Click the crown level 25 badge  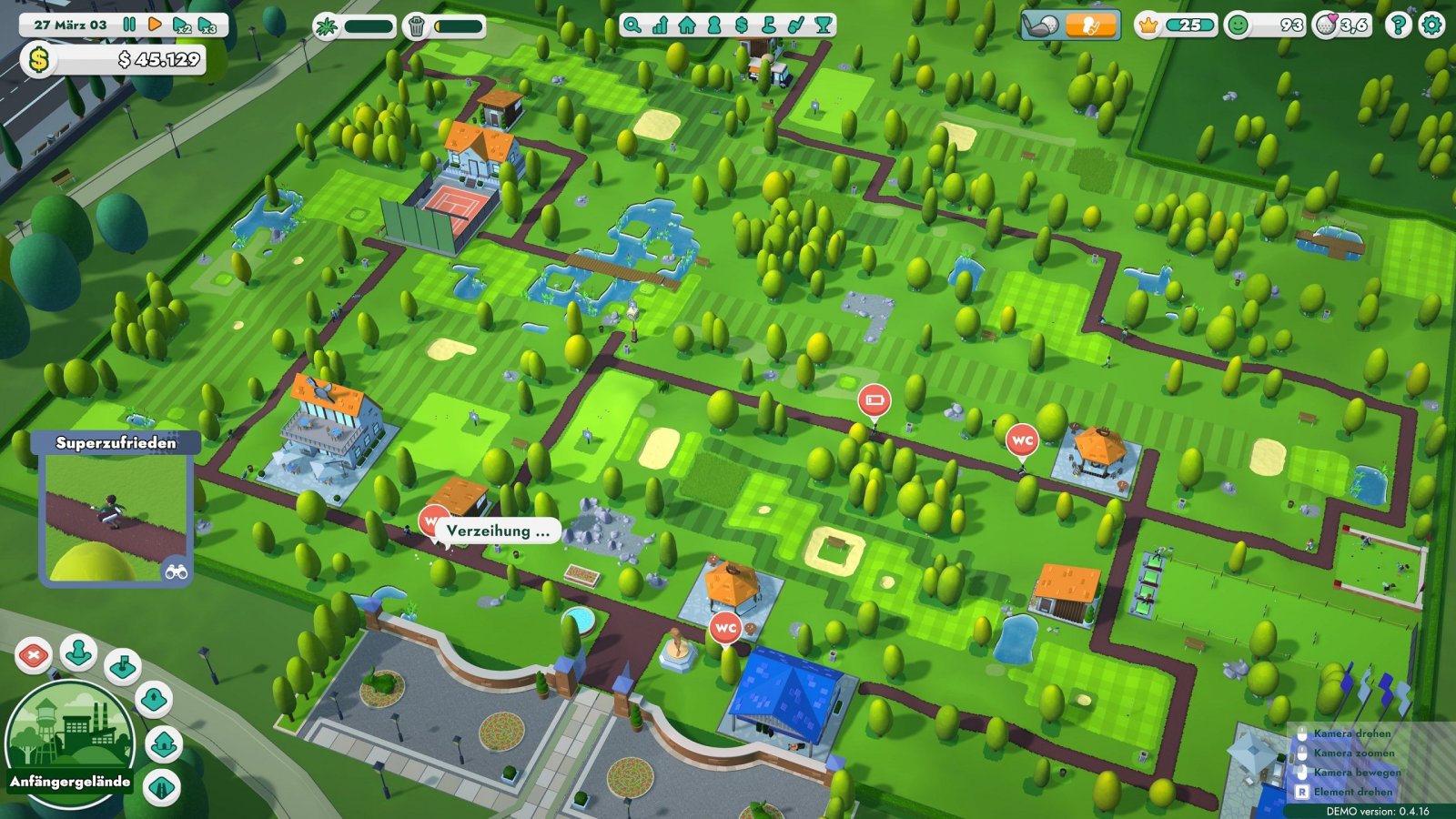tap(1148, 26)
